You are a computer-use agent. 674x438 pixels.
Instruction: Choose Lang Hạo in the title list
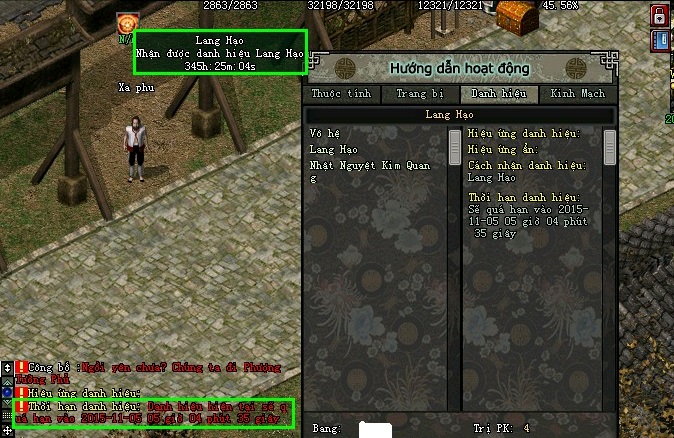click(333, 149)
